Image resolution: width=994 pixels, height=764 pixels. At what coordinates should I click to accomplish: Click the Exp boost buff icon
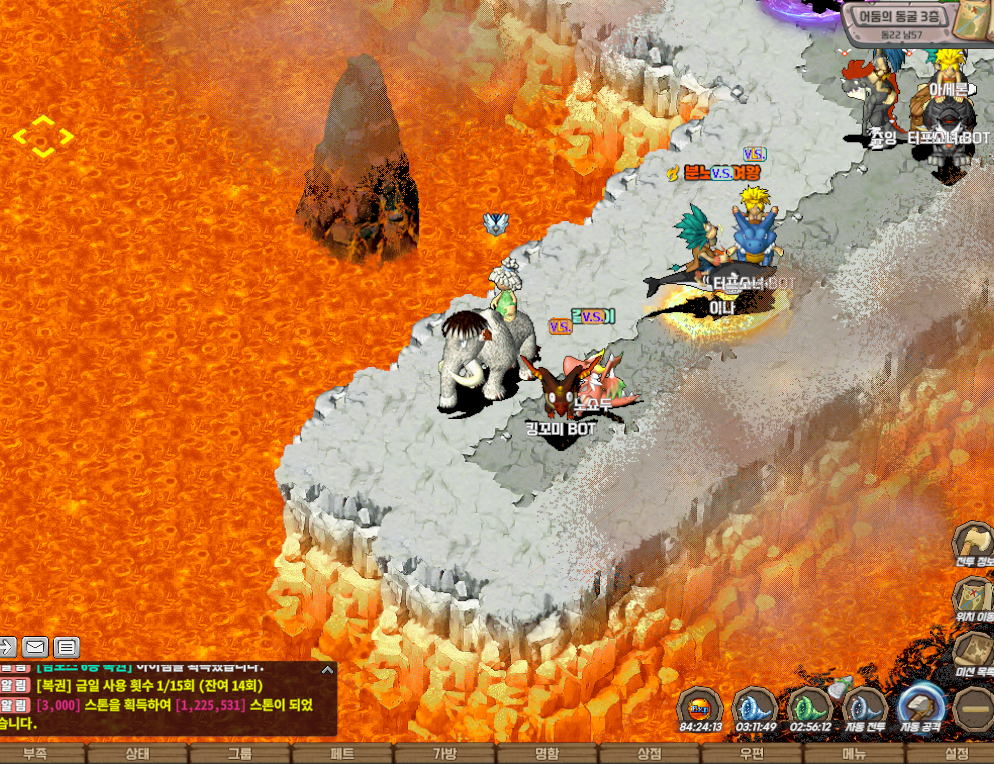click(x=700, y=705)
